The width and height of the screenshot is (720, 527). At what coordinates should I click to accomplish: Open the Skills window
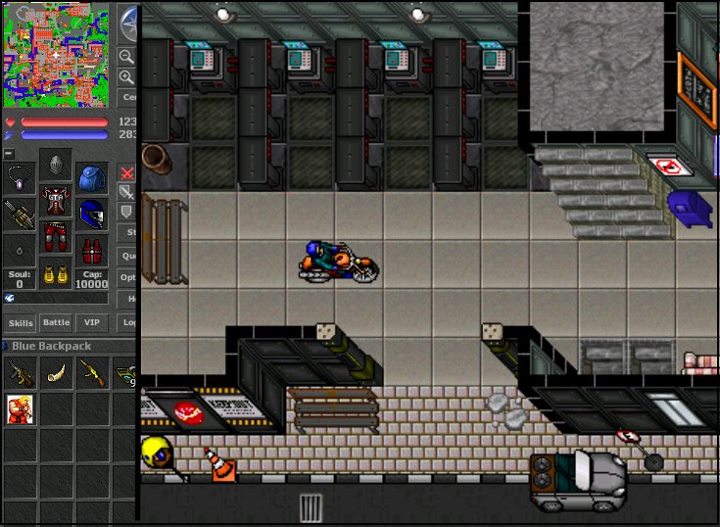point(21,323)
